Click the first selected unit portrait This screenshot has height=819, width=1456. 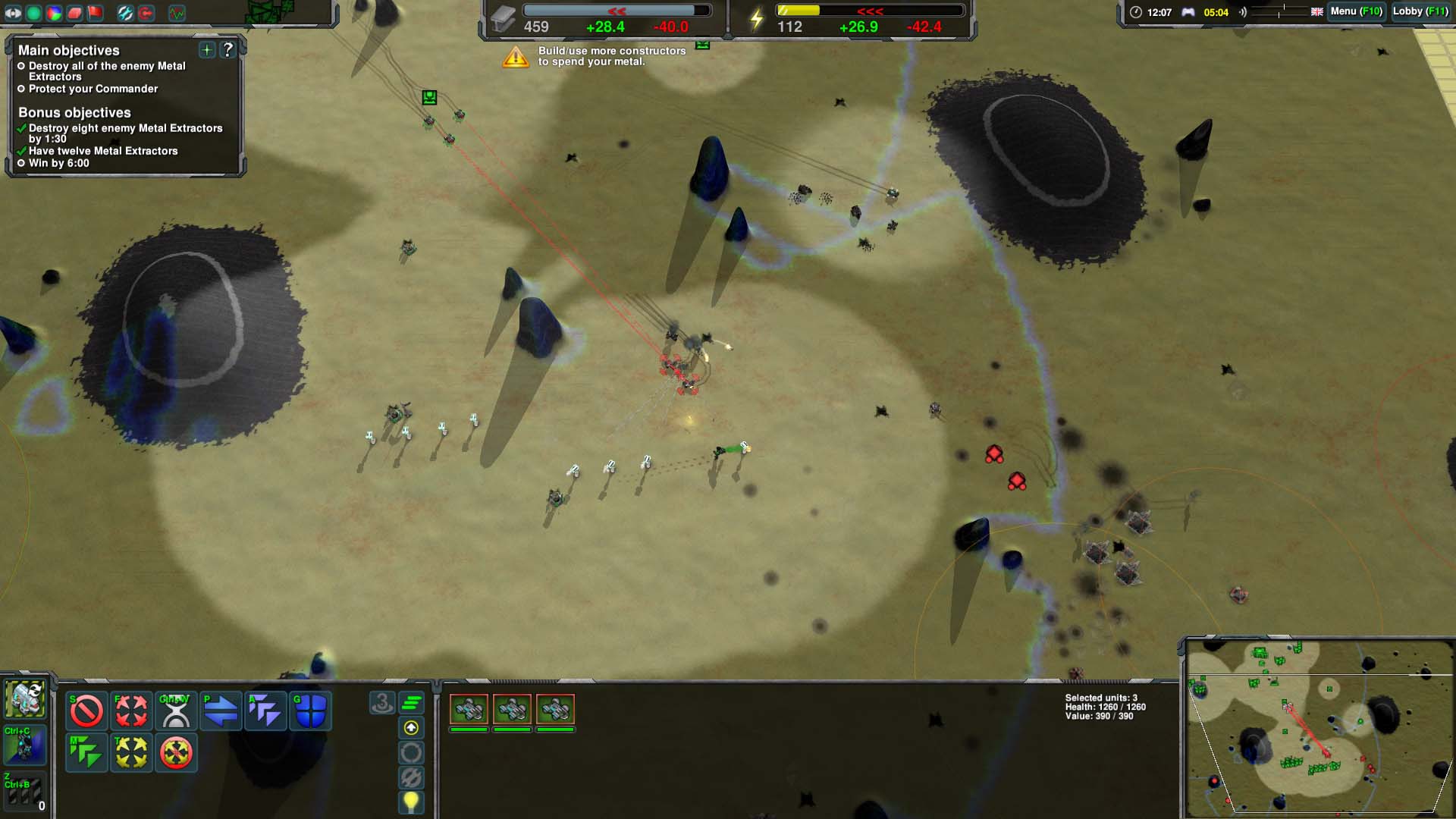click(469, 710)
